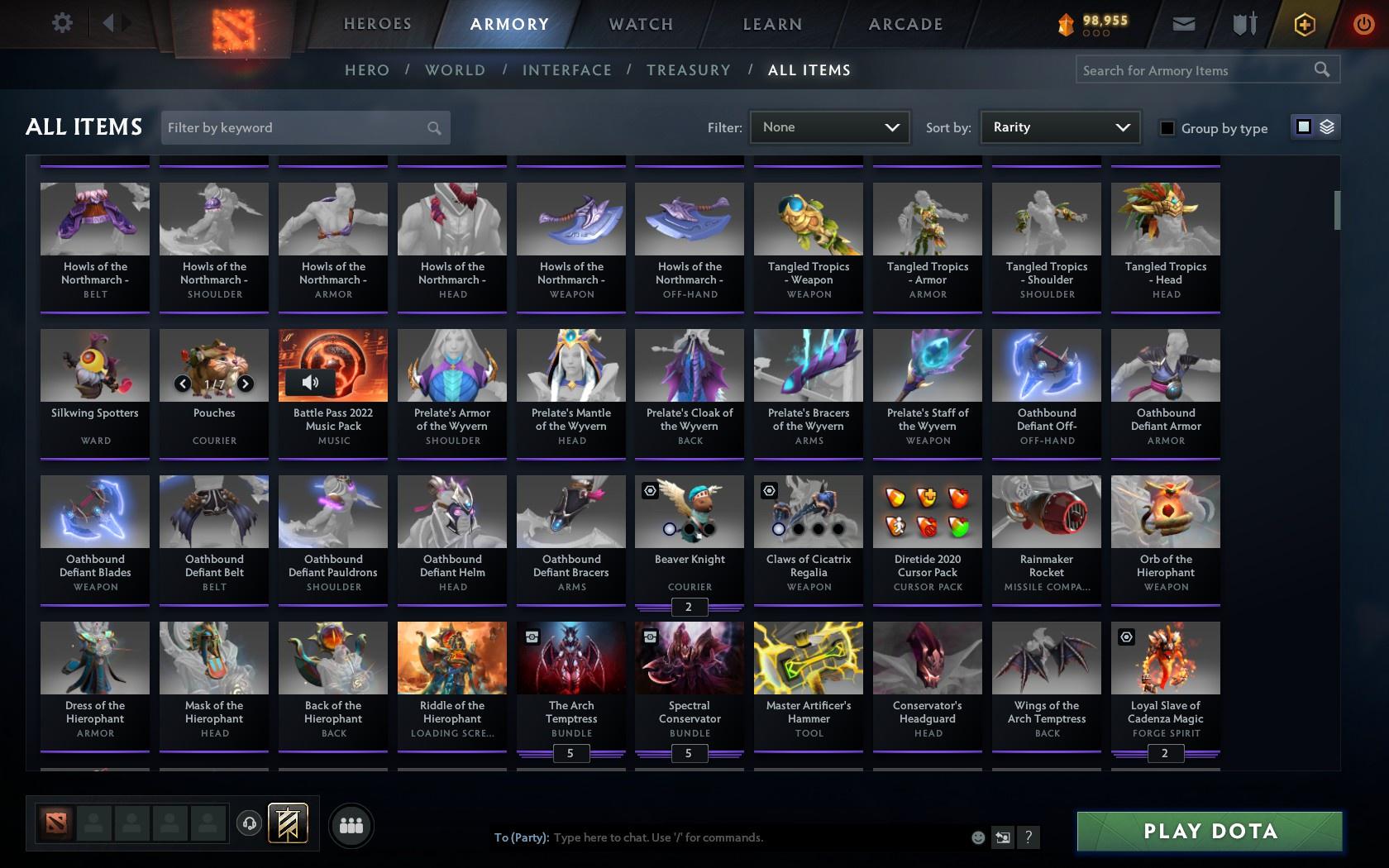Open Dota Plus with the gold plus icon
The height and width of the screenshot is (868, 1389).
pos(1305,23)
